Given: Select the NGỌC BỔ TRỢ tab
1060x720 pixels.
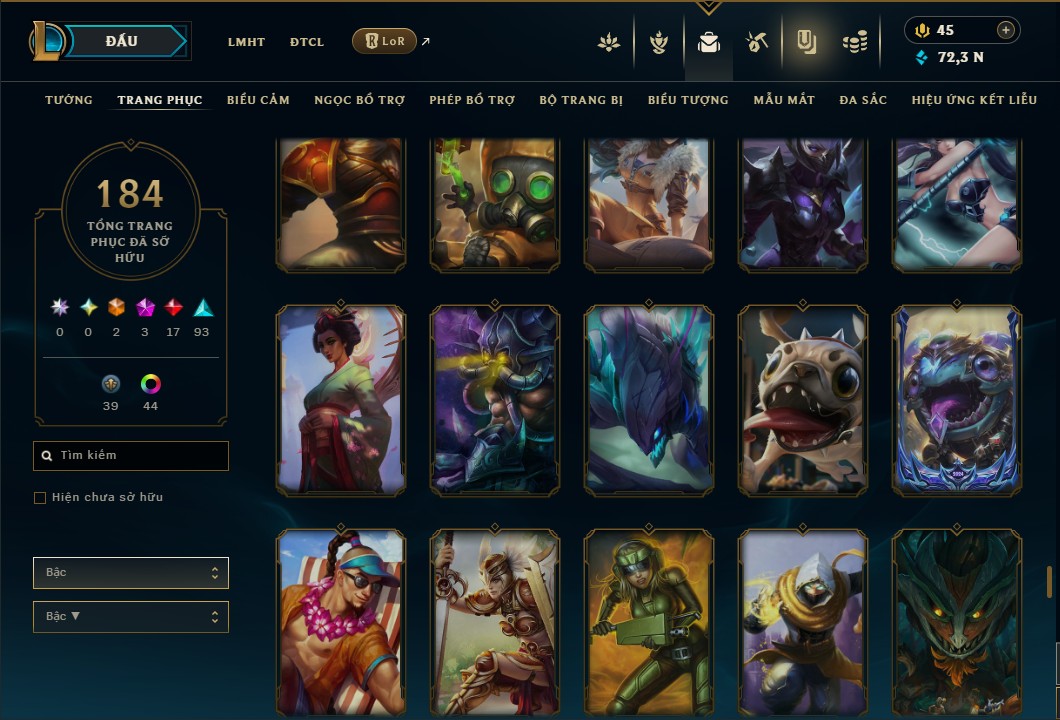Looking at the screenshot, I should pos(359,100).
